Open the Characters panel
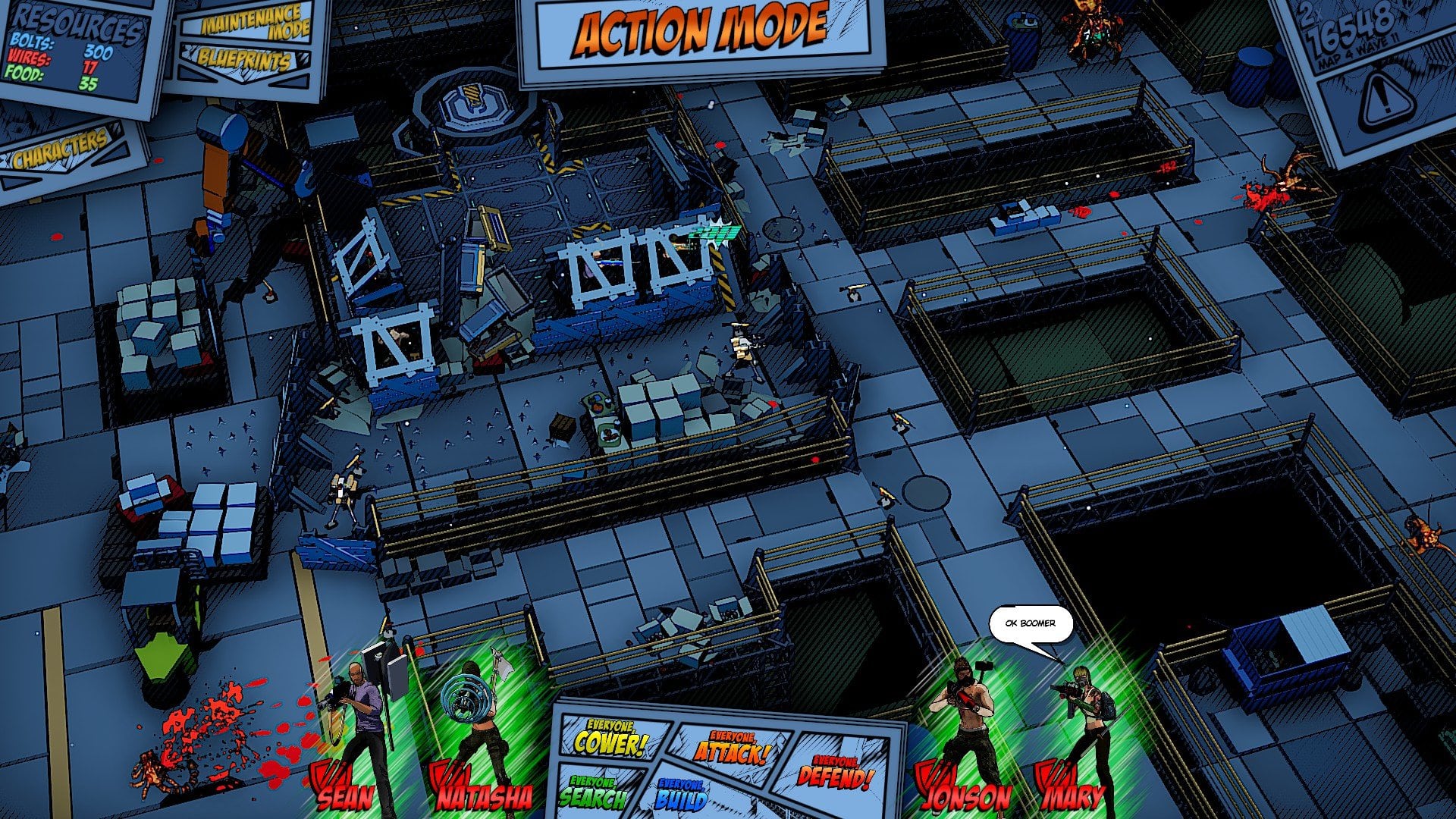 (61, 149)
